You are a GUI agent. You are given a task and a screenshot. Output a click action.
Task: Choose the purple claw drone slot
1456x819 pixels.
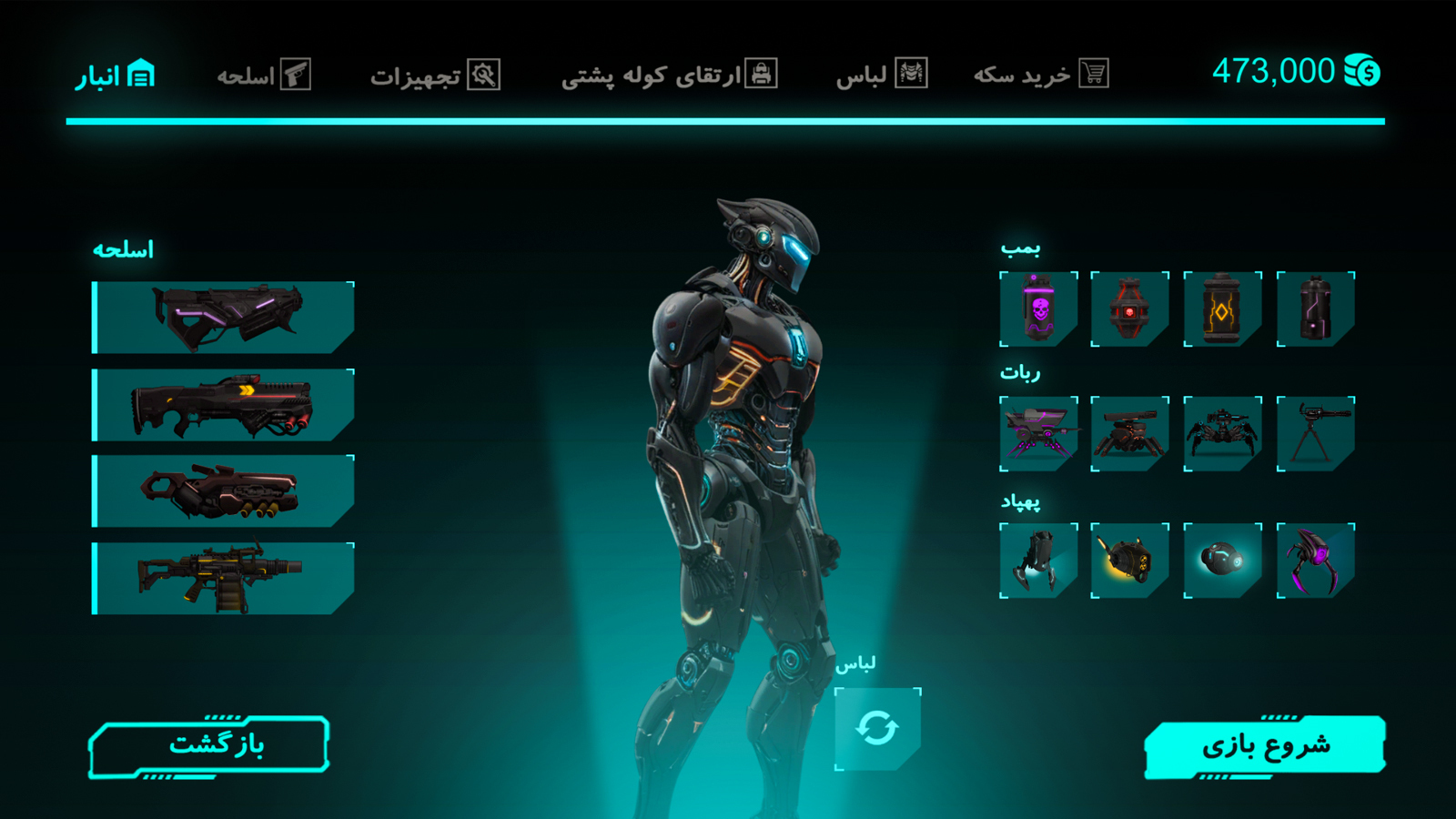point(1315,561)
